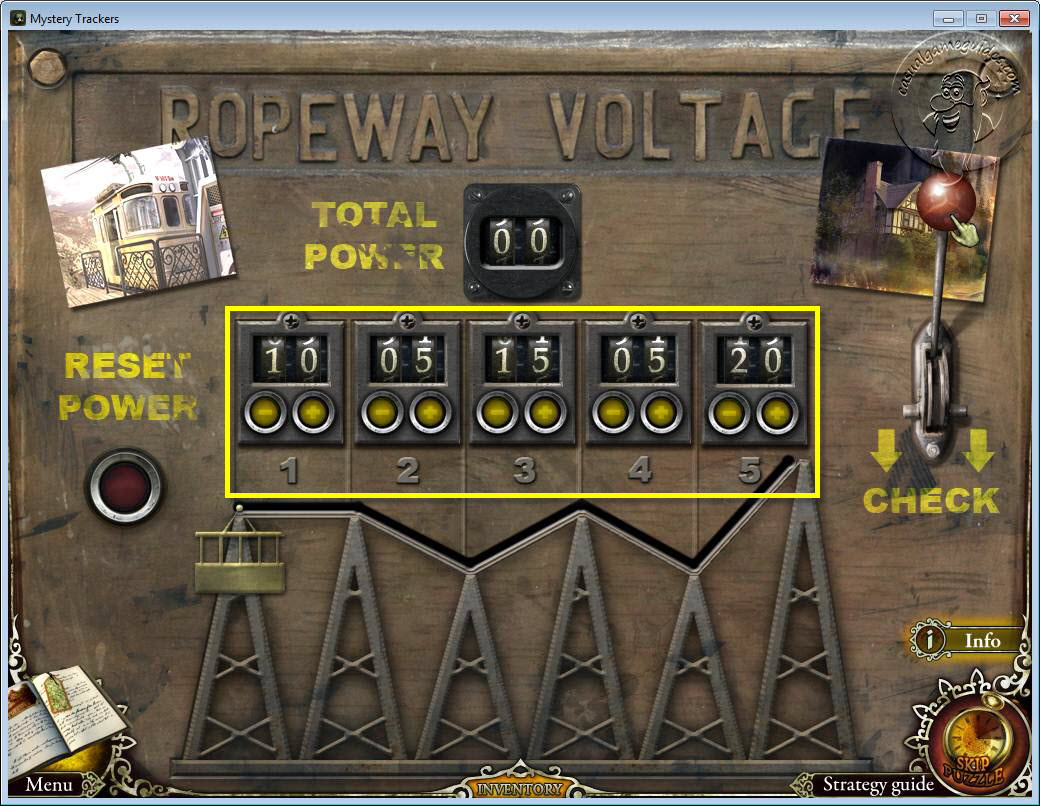Image resolution: width=1040 pixels, height=806 pixels.
Task: Increase counter 5 with the plus button
Action: (x=777, y=412)
